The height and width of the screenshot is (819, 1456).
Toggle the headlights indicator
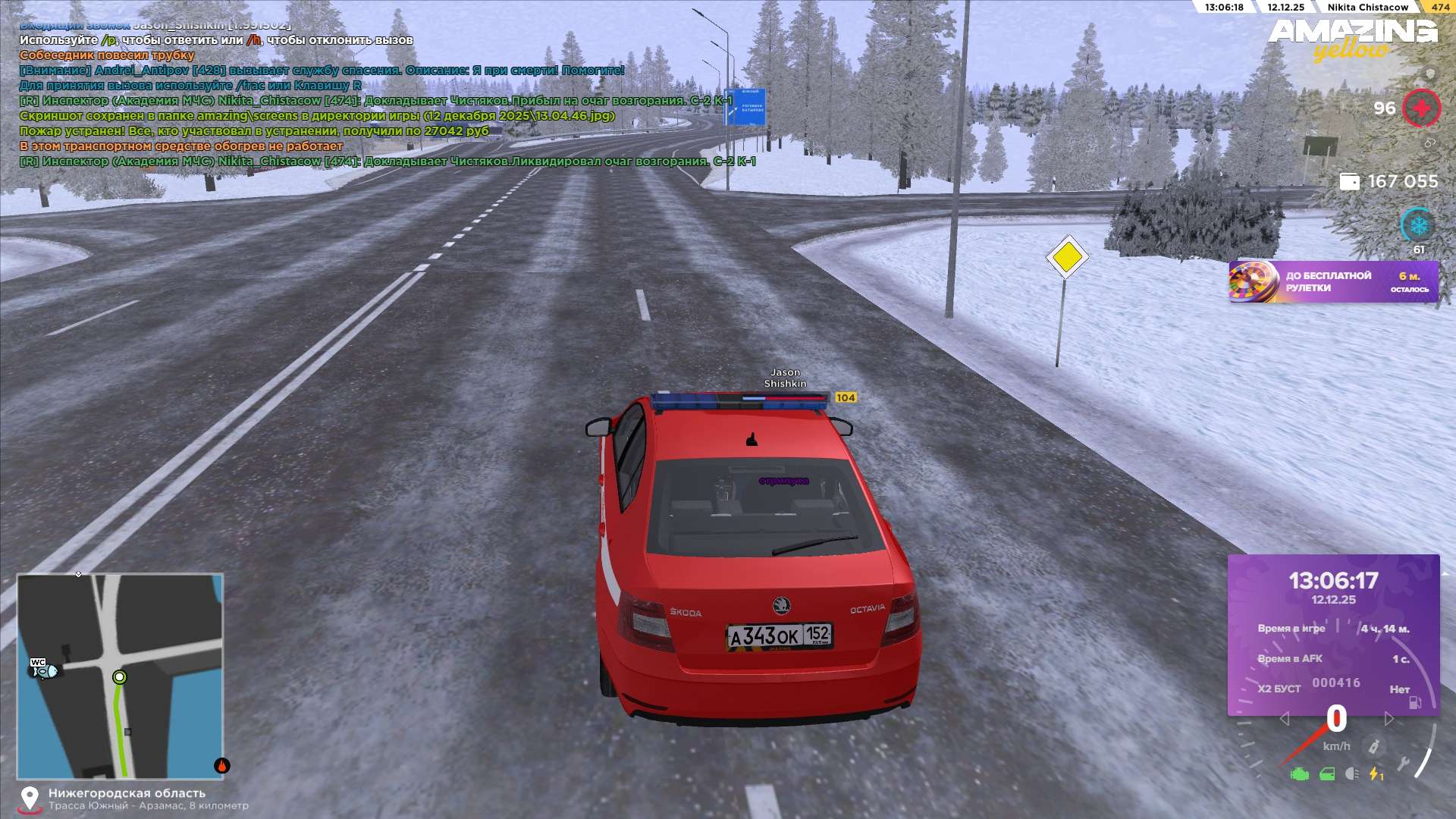(1351, 773)
